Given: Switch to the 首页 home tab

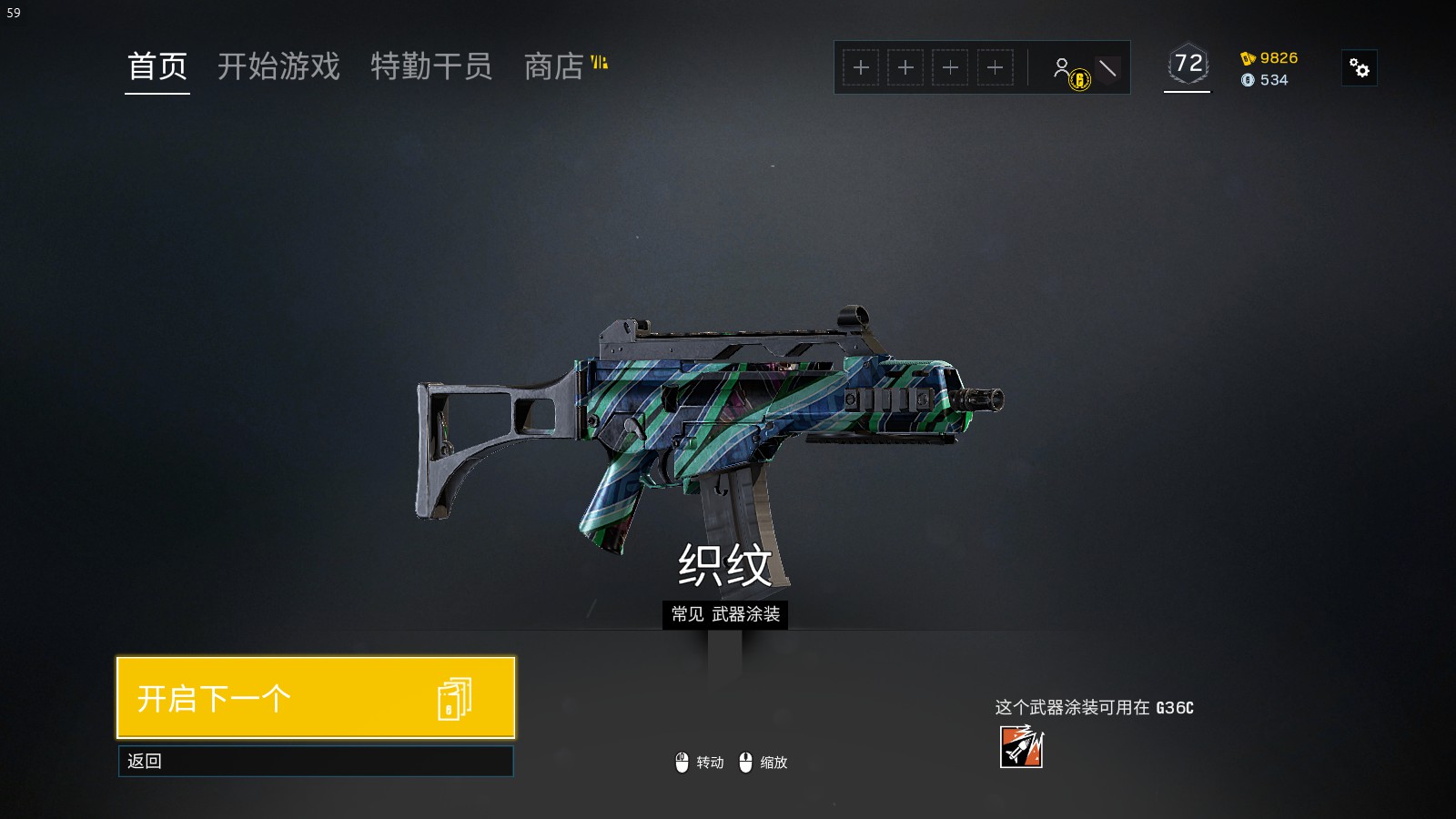Looking at the screenshot, I should coord(157,66).
